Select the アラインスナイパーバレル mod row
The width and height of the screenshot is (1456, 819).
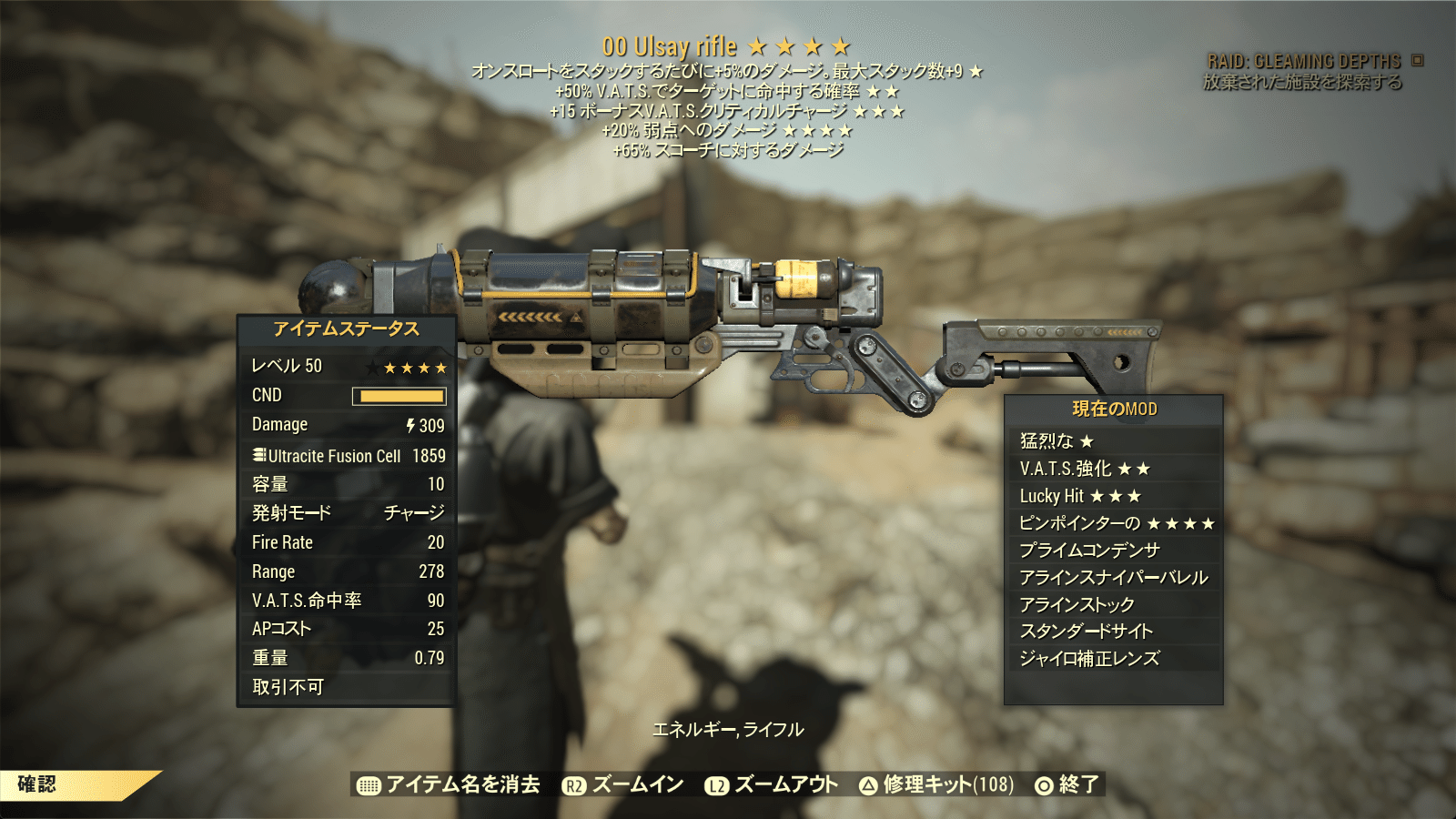click(1113, 578)
